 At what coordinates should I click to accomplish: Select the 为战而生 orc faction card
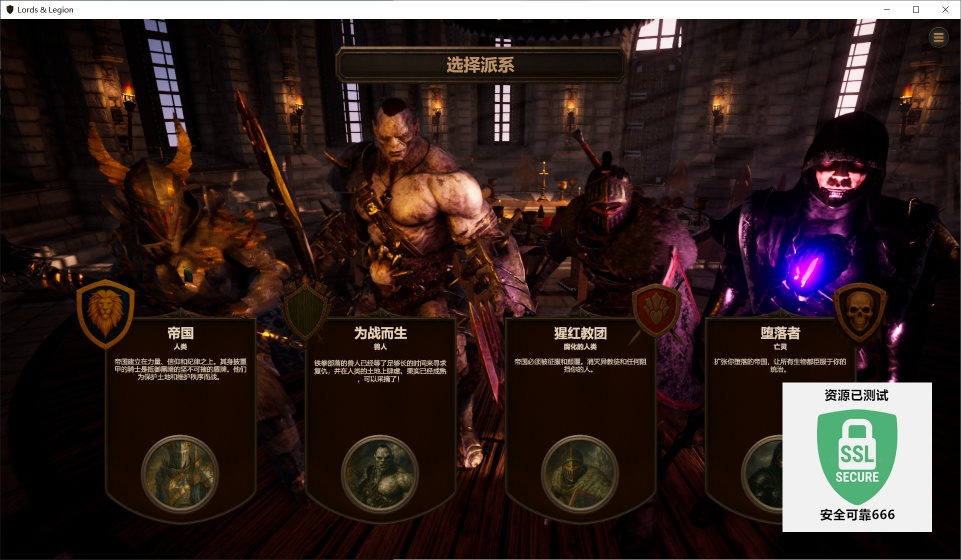click(380, 400)
